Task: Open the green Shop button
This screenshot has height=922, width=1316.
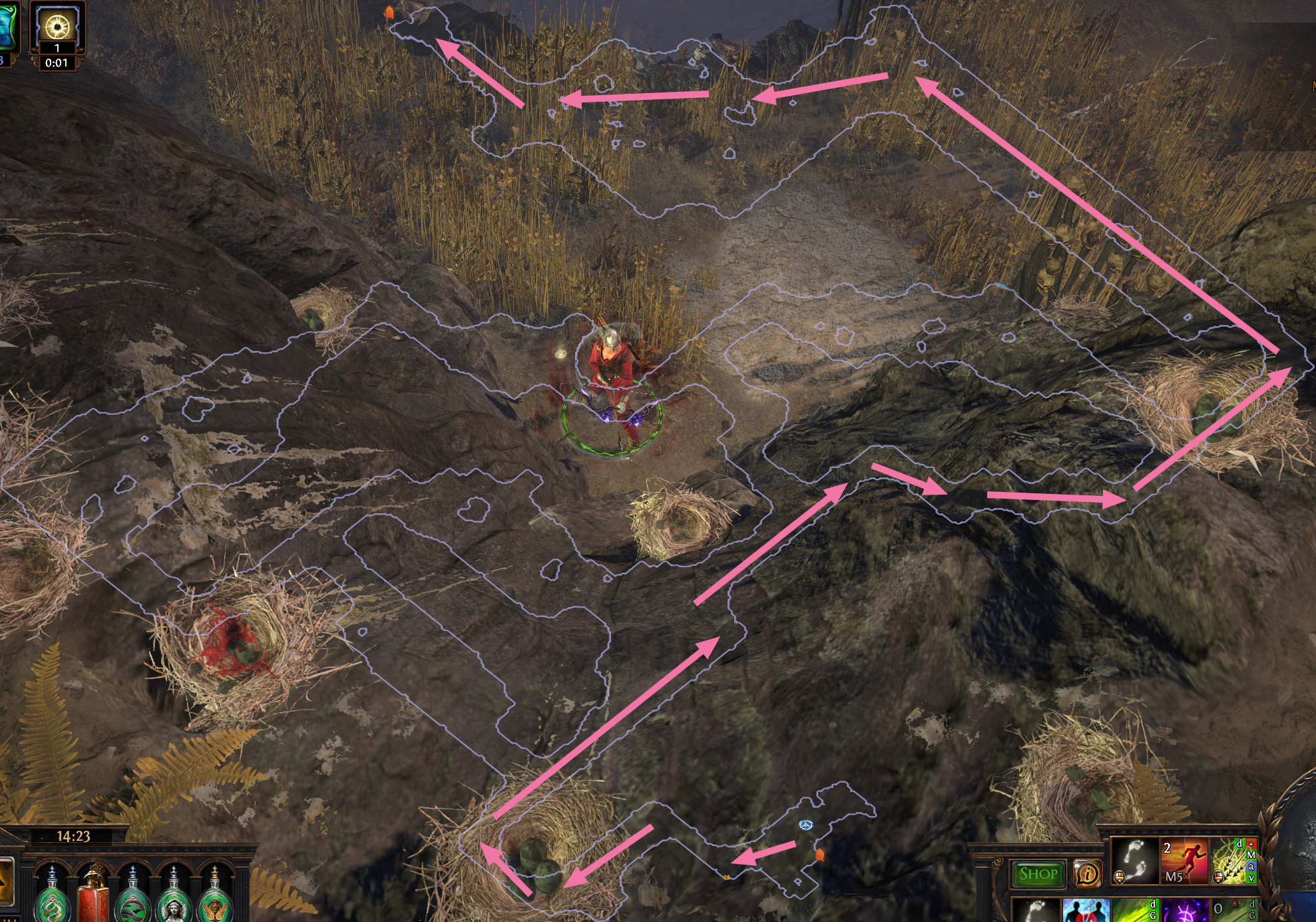Action: (1038, 873)
